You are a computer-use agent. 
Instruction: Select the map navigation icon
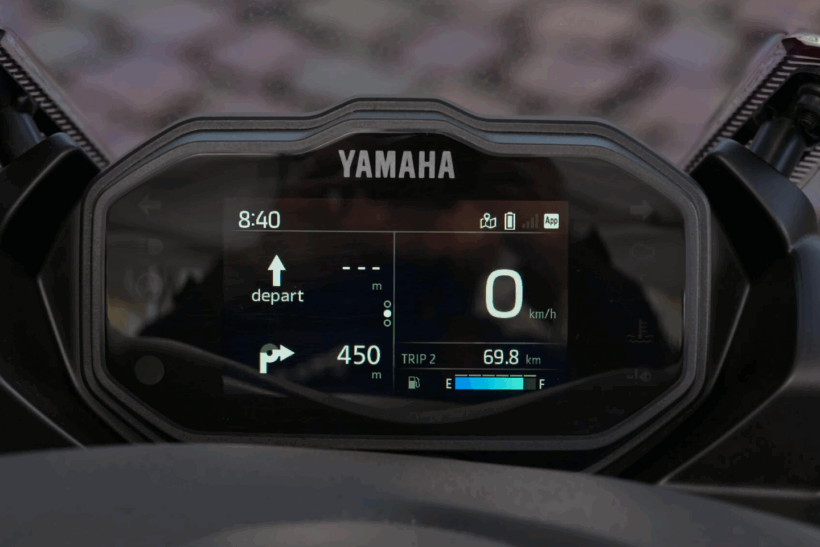point(488,221)
